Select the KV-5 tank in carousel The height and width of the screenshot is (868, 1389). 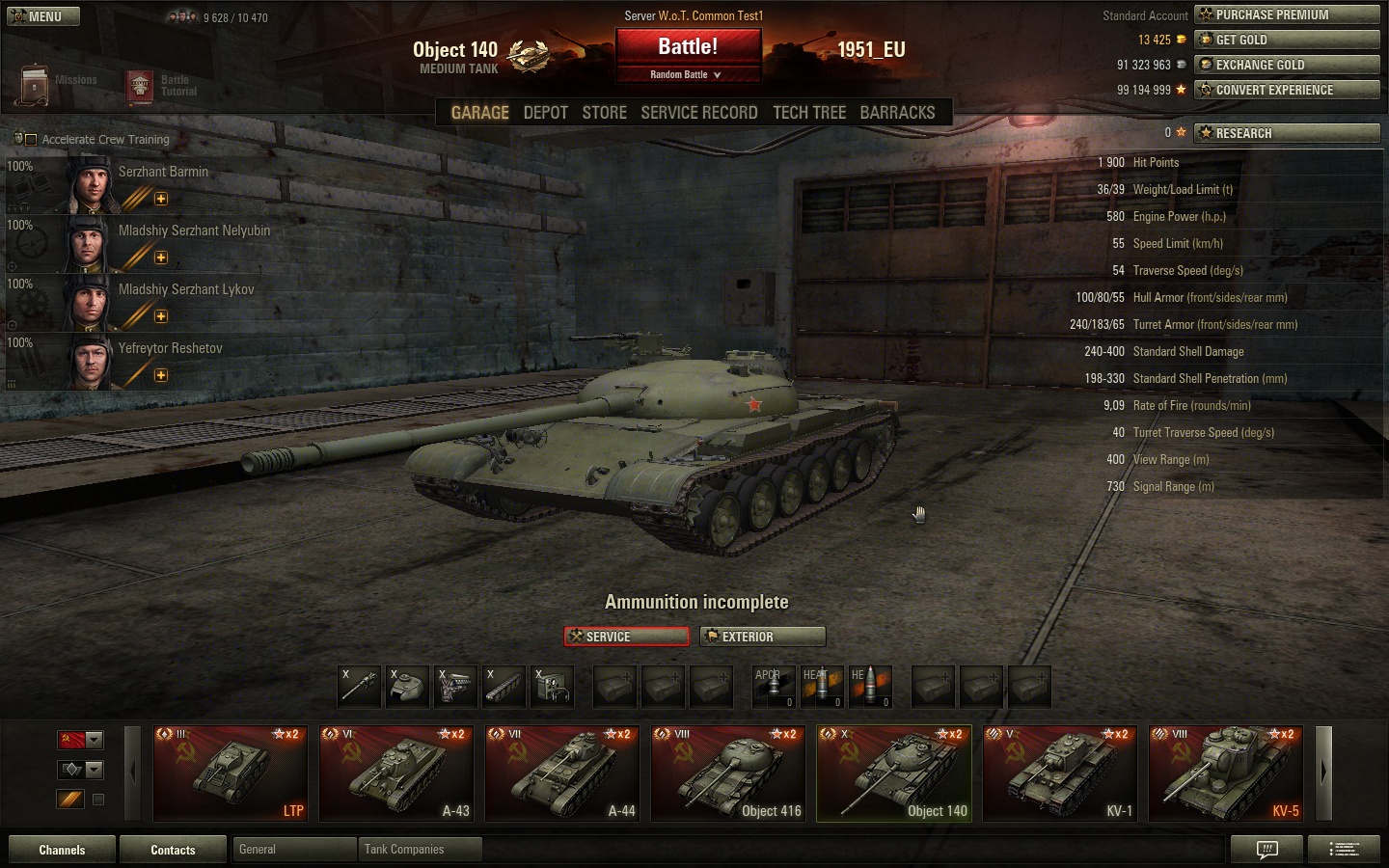coord(1226,773)
